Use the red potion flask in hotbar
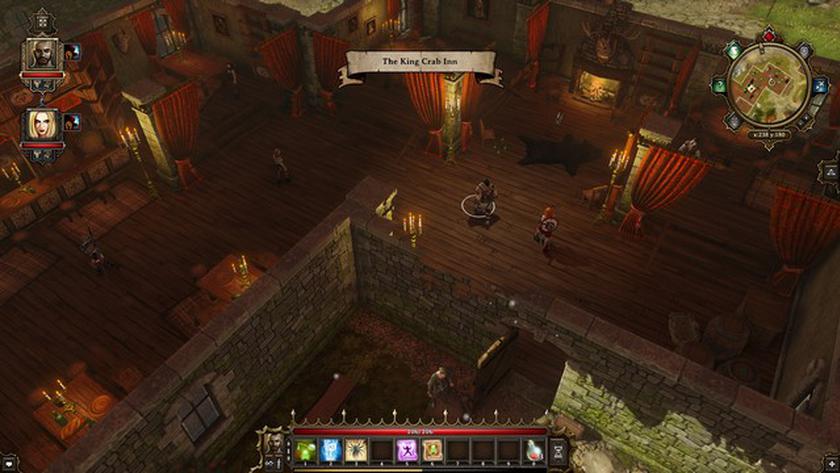The height and width of the screenshot is (473, 840). coord(535,451)
